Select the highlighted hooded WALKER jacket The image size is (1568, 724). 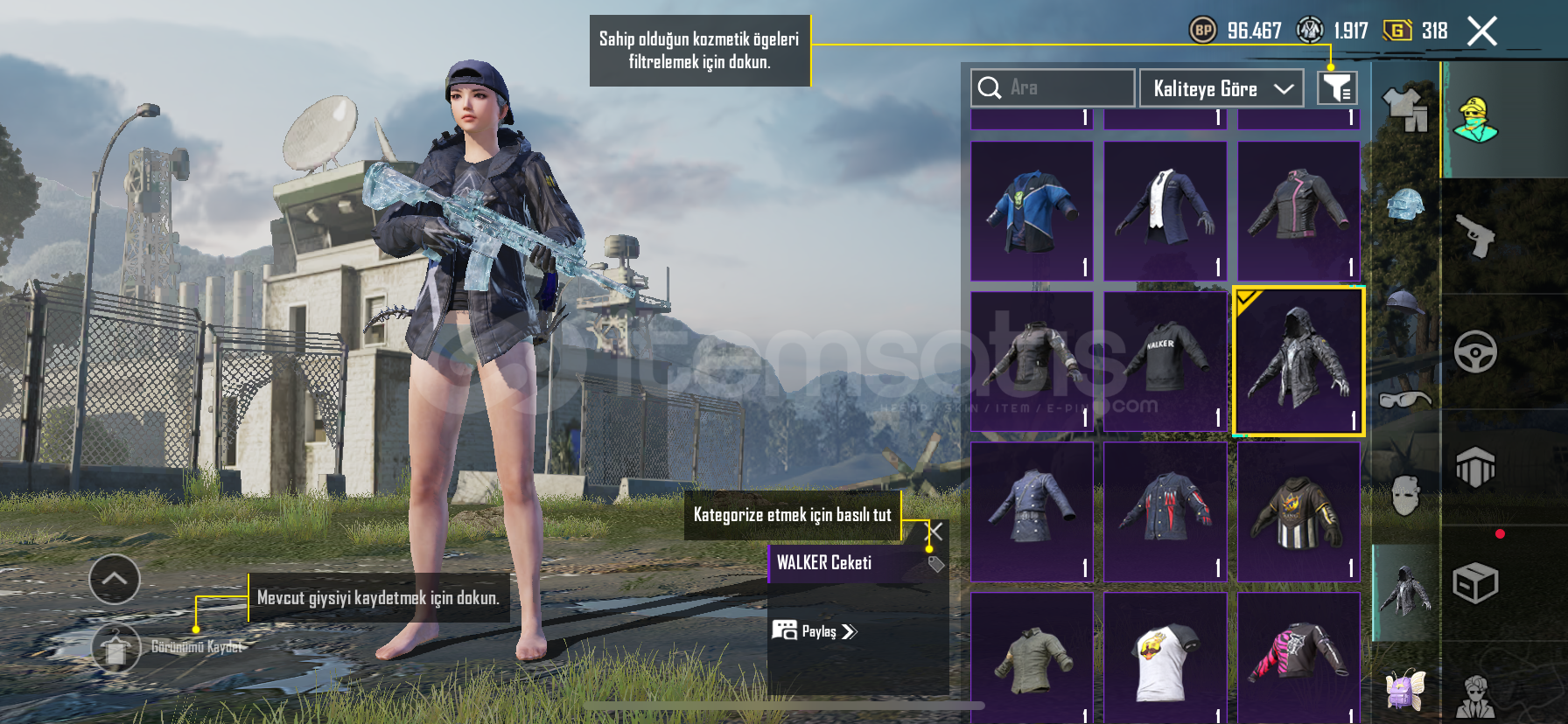(1298, 361)
